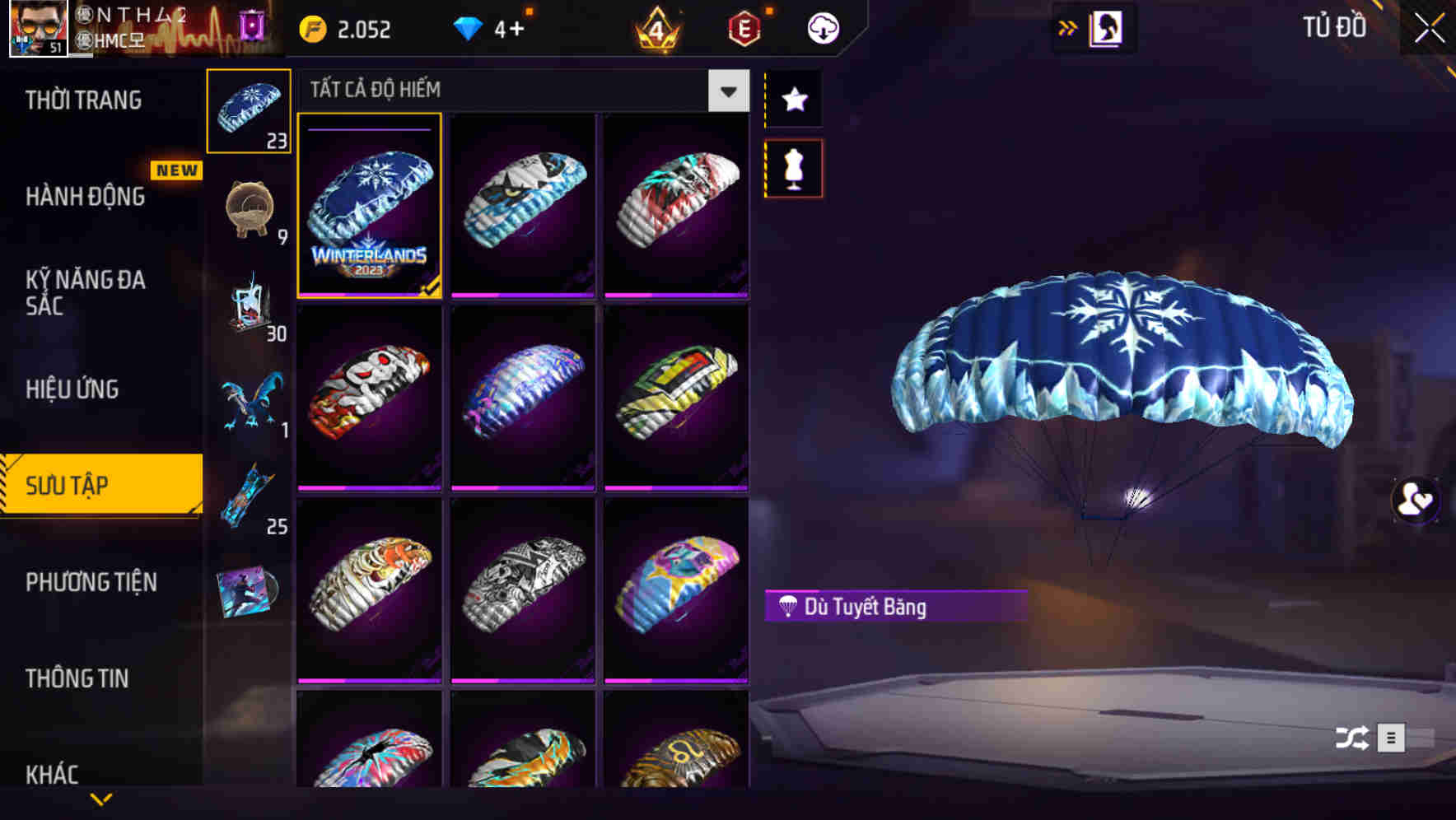Toggle the star favorites filter
Viewport: 1456px width, 820px height.
(793, 100)
